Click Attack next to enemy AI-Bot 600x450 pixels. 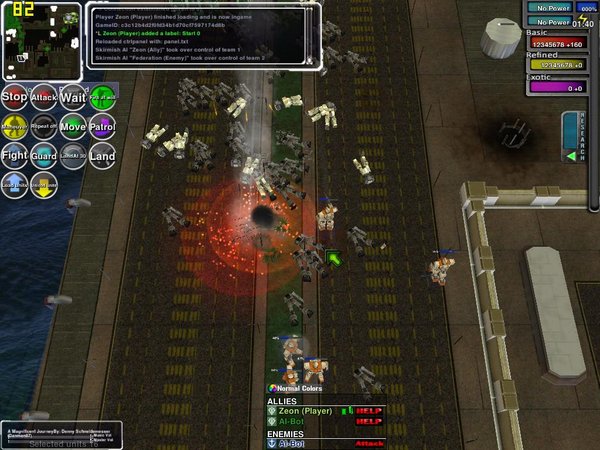pyautogui.click(x=369, y=444)
